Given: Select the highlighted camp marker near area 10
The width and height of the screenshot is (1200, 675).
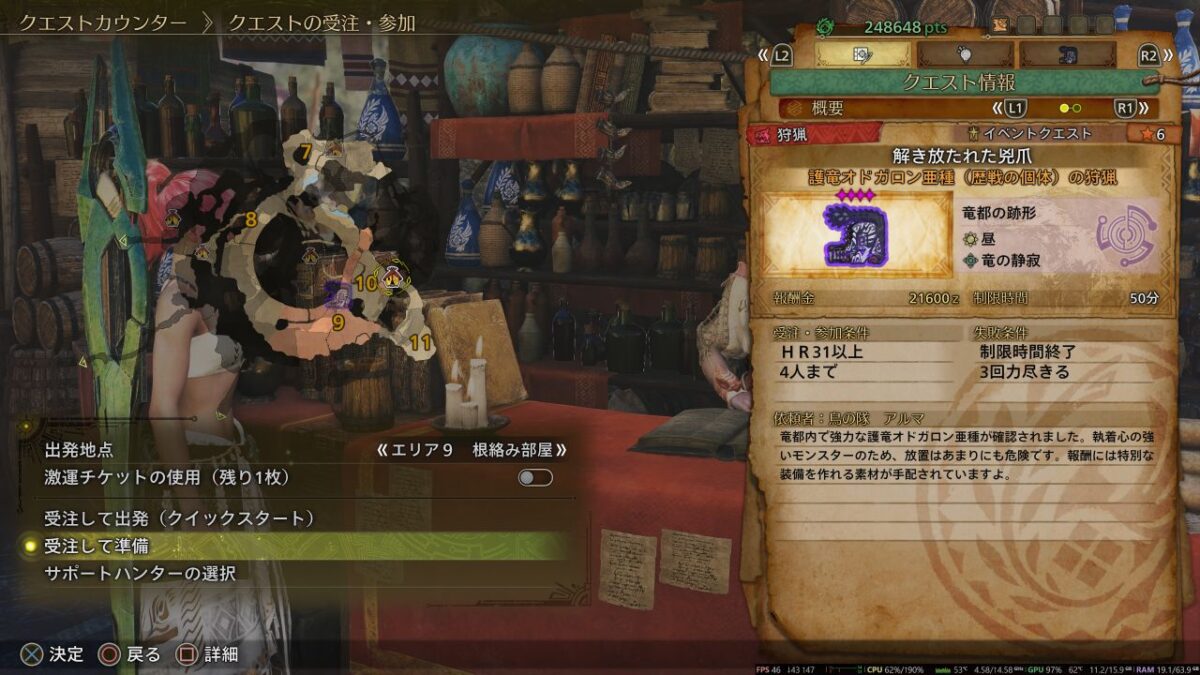Looking at the screenshot, I should [393, 275].
